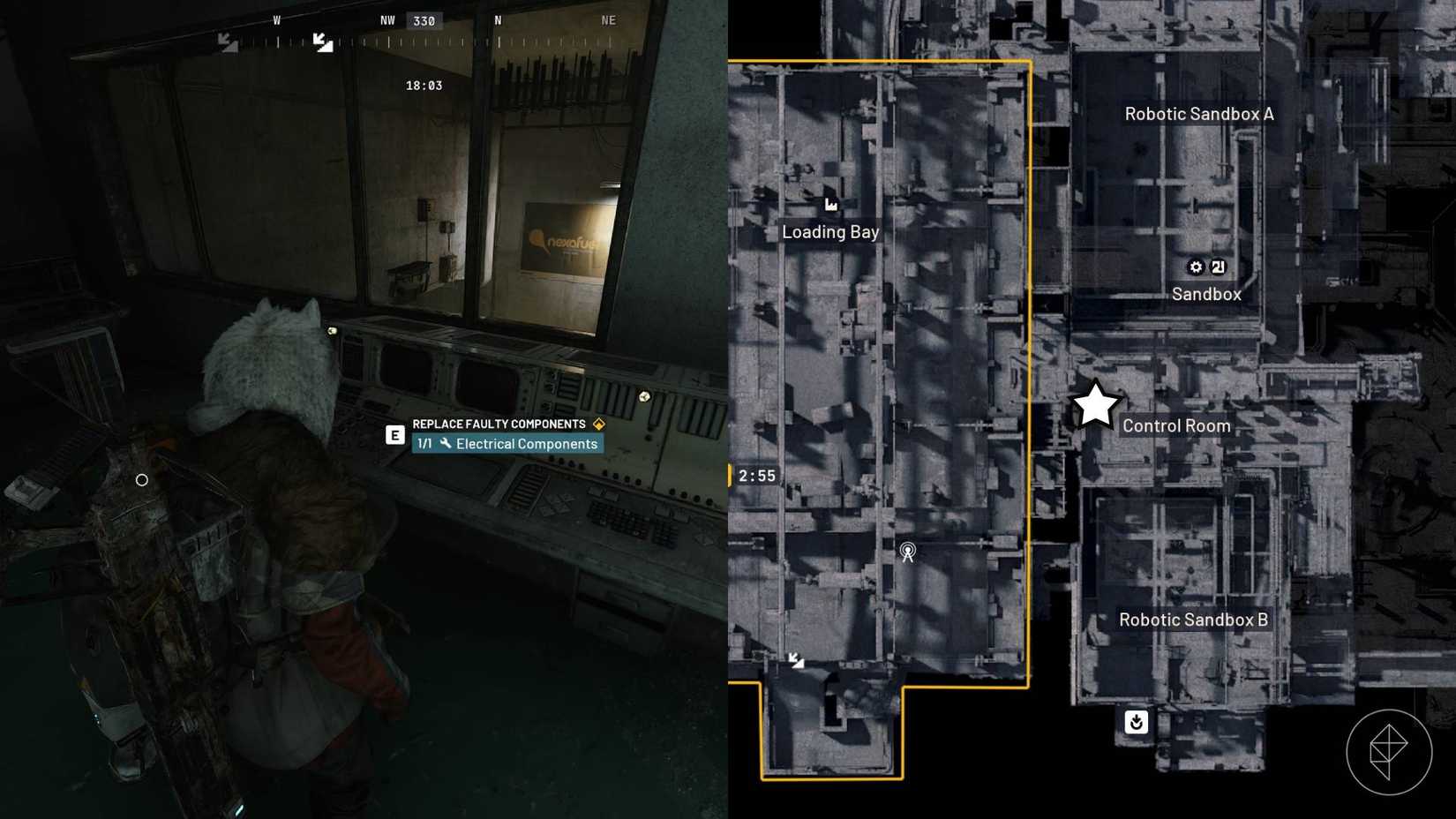Screen dimensions: 1456x819
Task: Click the Robotic Sandbox B label
Action: [1192, 620]
